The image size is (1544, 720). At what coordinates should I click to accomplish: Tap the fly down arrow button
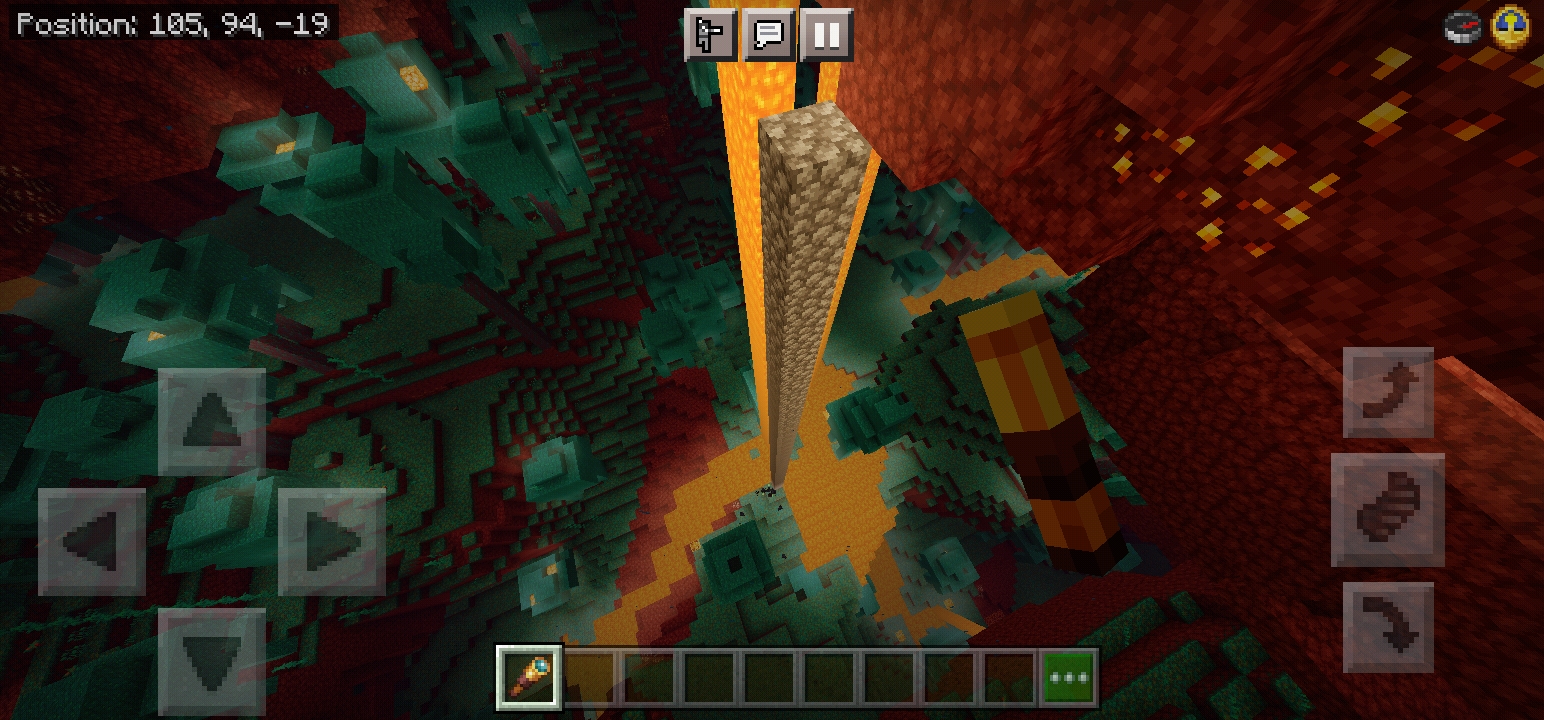click(x=1388, y=627)
